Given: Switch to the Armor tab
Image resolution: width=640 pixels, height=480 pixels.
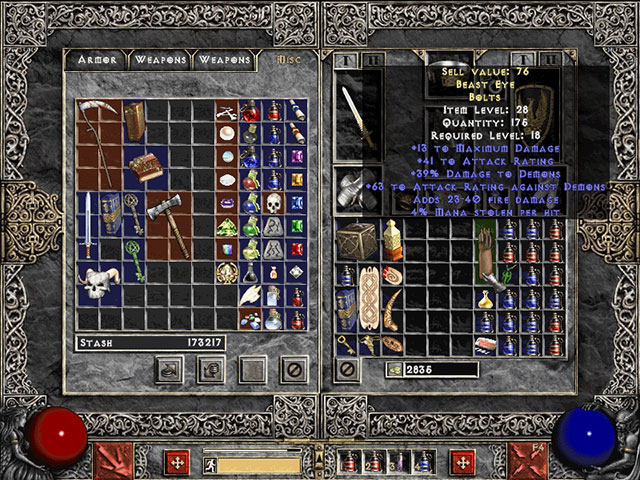Looking at the screenshot, I should point(99,60).
